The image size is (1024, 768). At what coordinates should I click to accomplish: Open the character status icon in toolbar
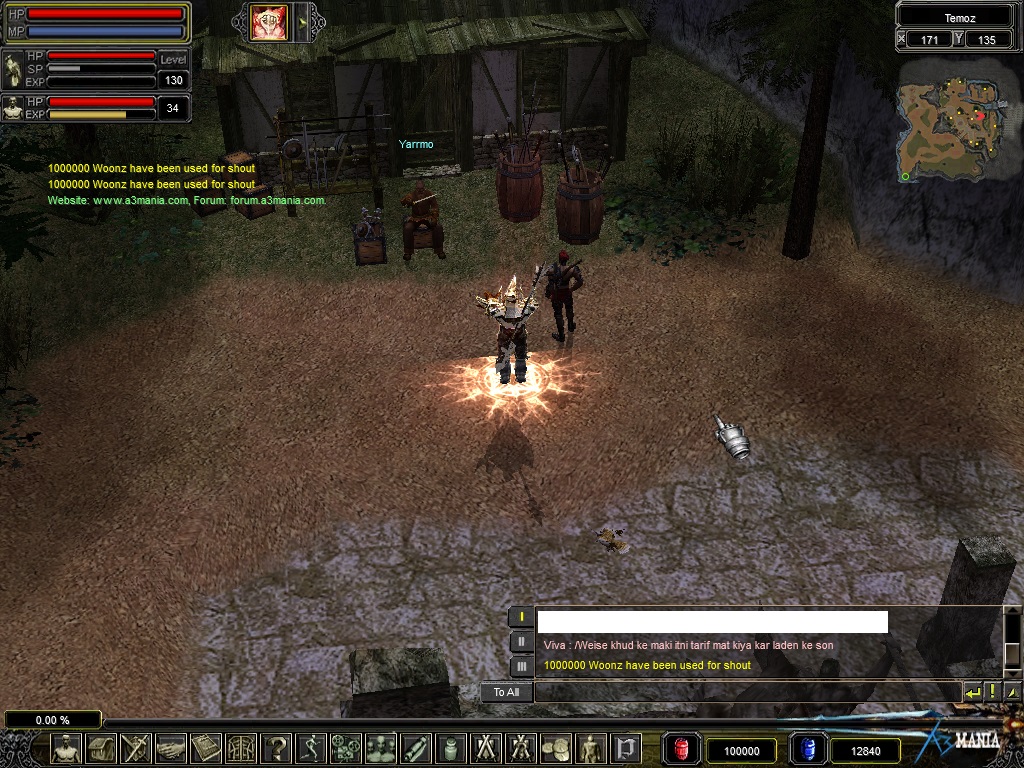click(66, 748)
